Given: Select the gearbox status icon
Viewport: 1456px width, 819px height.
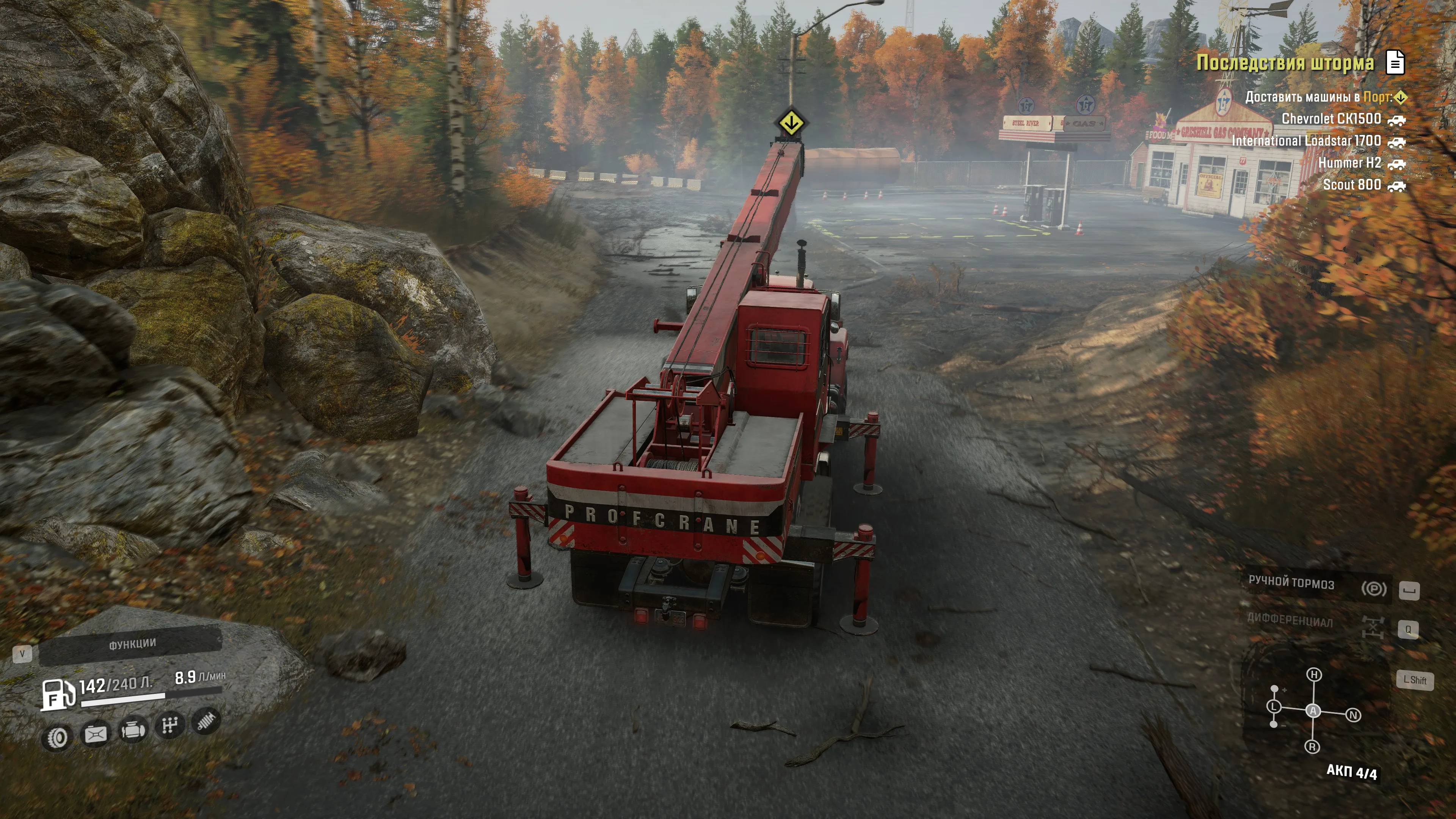Looking at the screenshot, I should (x=169, y=725).
